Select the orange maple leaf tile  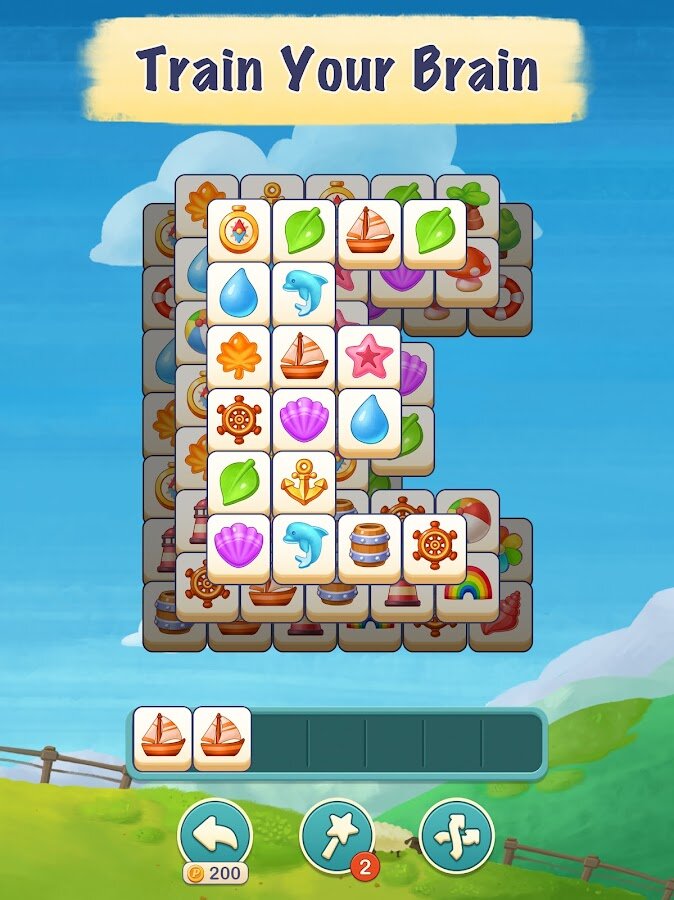coord(238,356)
